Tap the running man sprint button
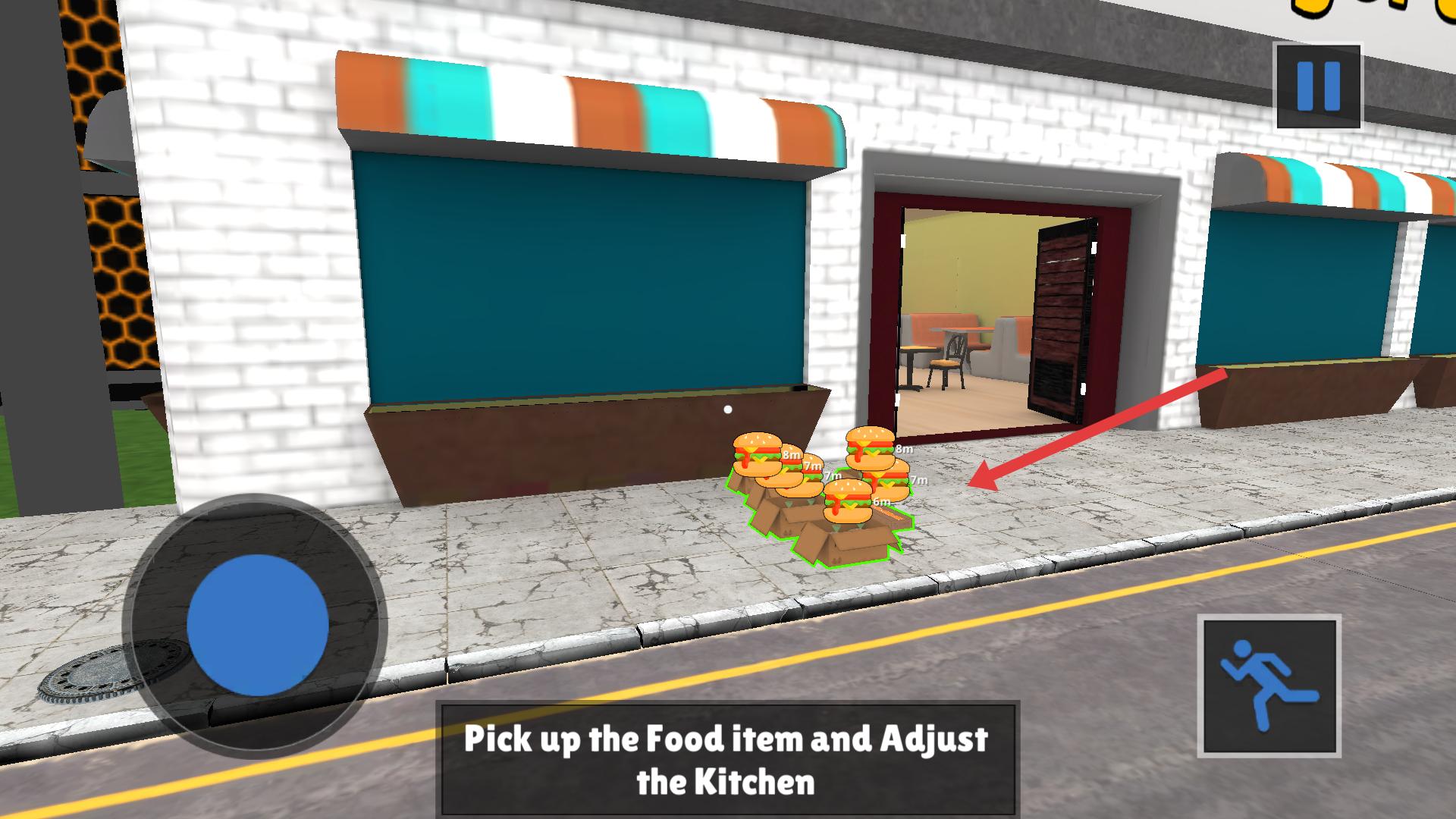Image resolution: width=1456 pixels, height=819 pixels. (x=1269, y=686)
